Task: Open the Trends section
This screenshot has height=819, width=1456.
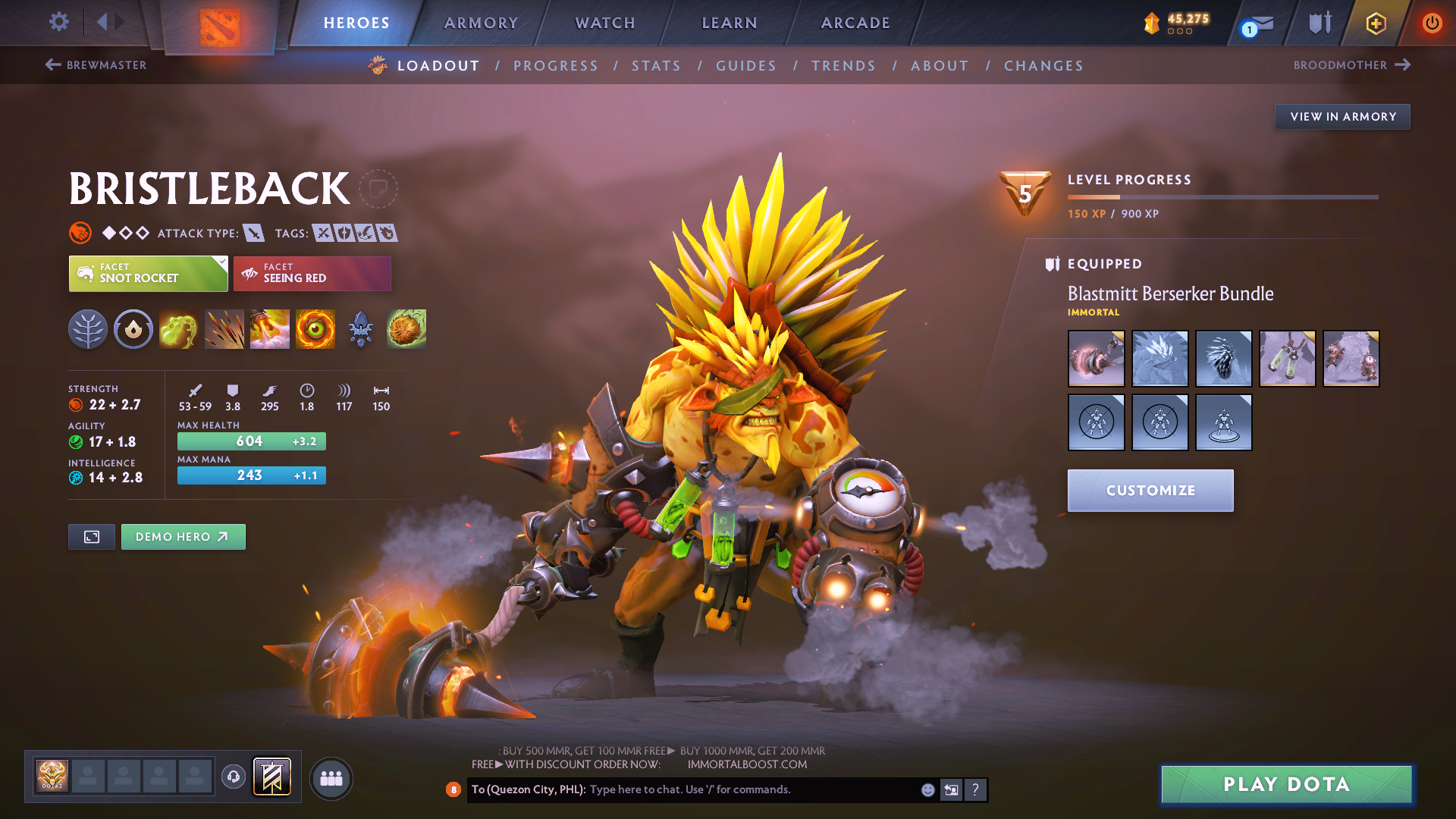Action: click(843, 66)
